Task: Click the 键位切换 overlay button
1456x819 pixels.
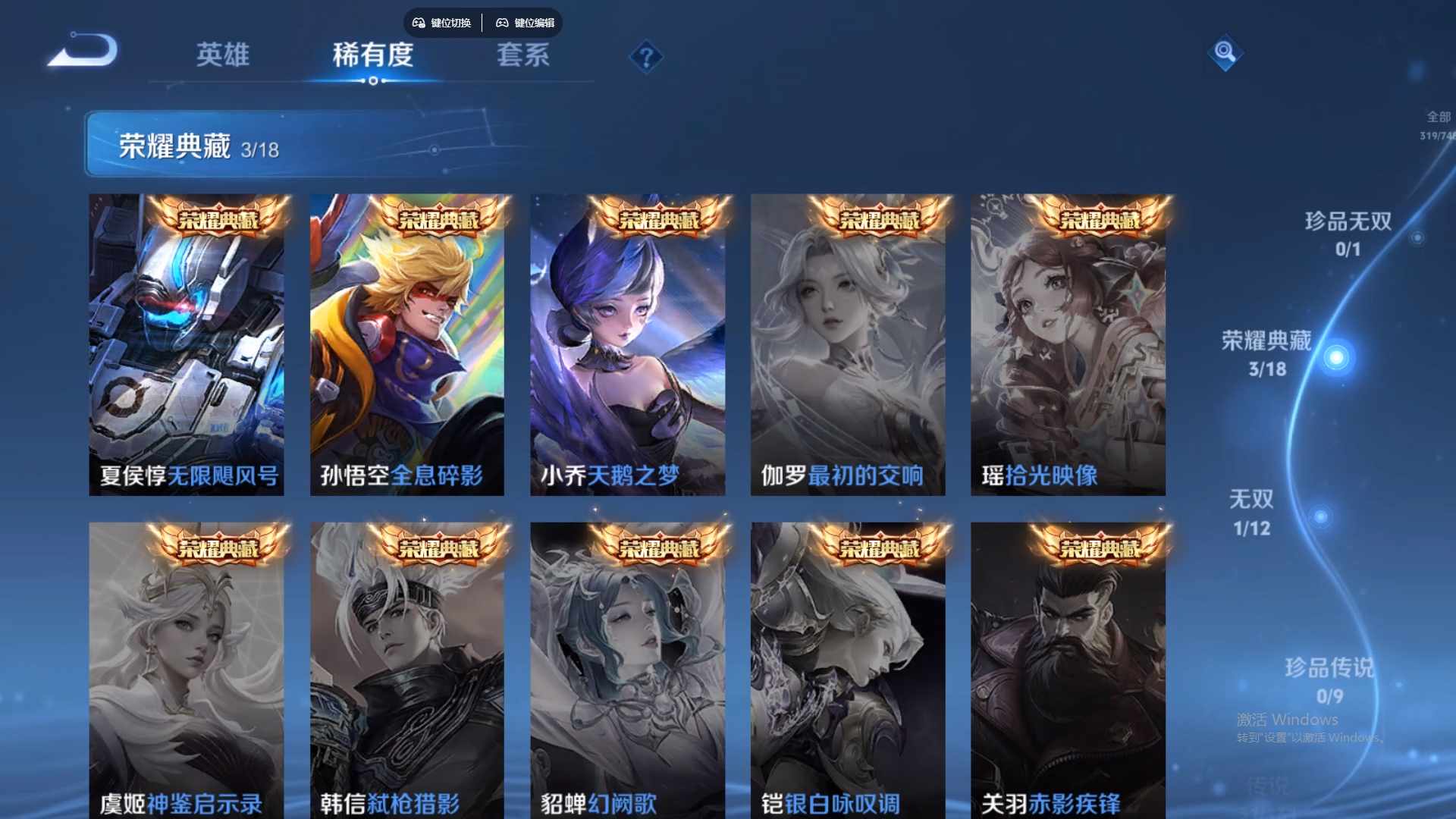Action: coord(443,23)
